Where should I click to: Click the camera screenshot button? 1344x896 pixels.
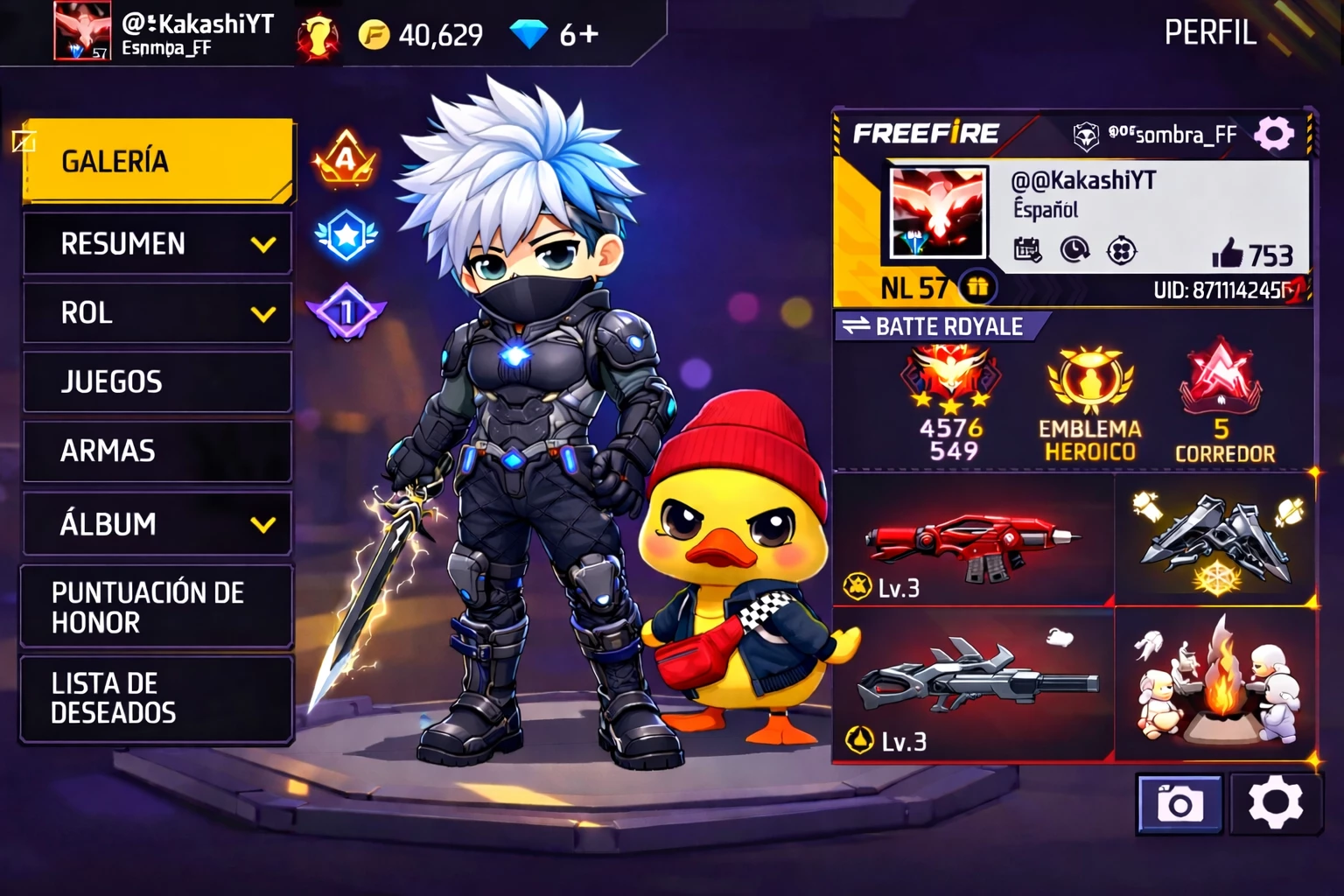(x=1179, y=803)
